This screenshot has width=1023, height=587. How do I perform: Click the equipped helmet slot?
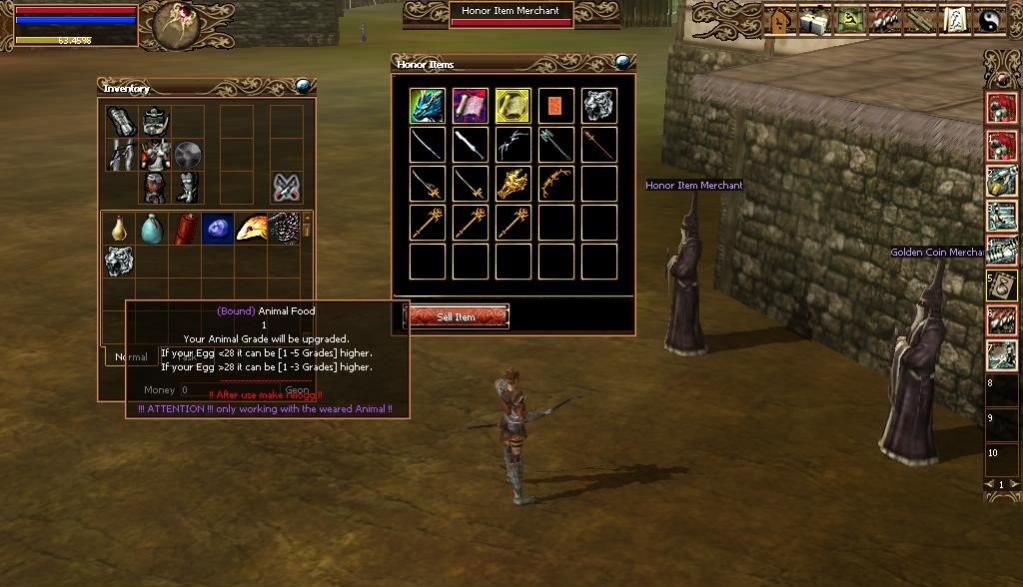click(x=155, y=122)
